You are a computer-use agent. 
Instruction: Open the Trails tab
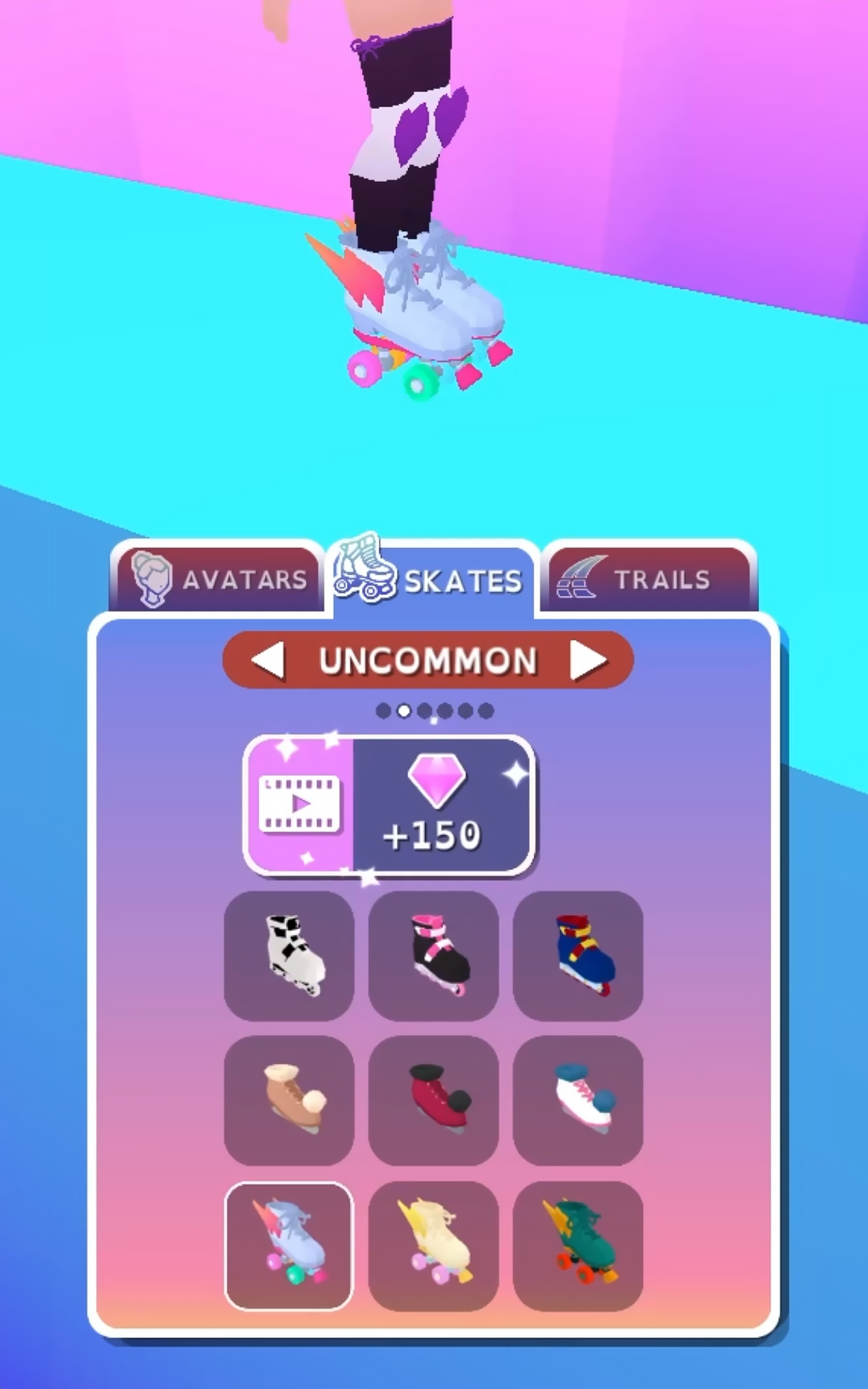(x=648, y=579)
